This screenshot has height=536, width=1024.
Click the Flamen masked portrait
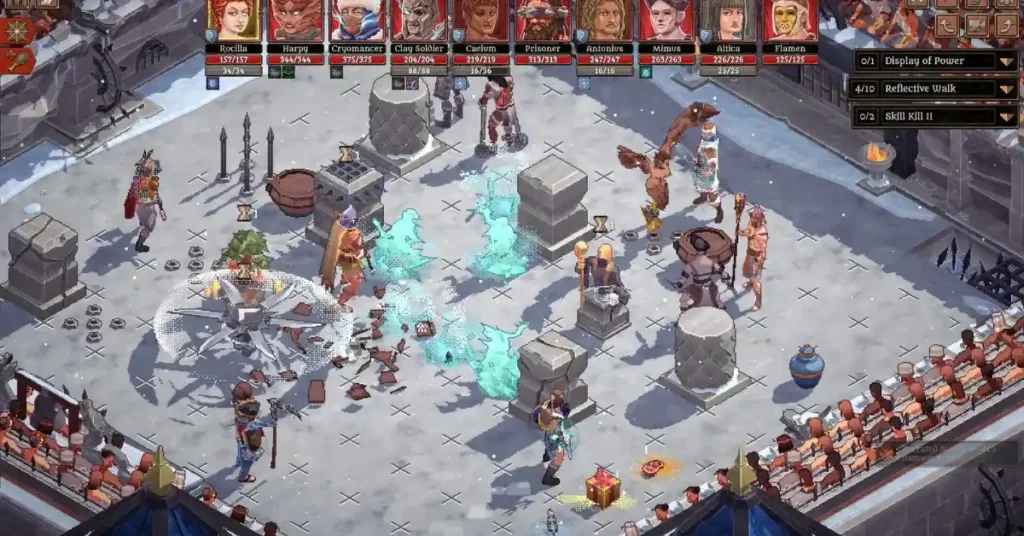tap(790, 20)
